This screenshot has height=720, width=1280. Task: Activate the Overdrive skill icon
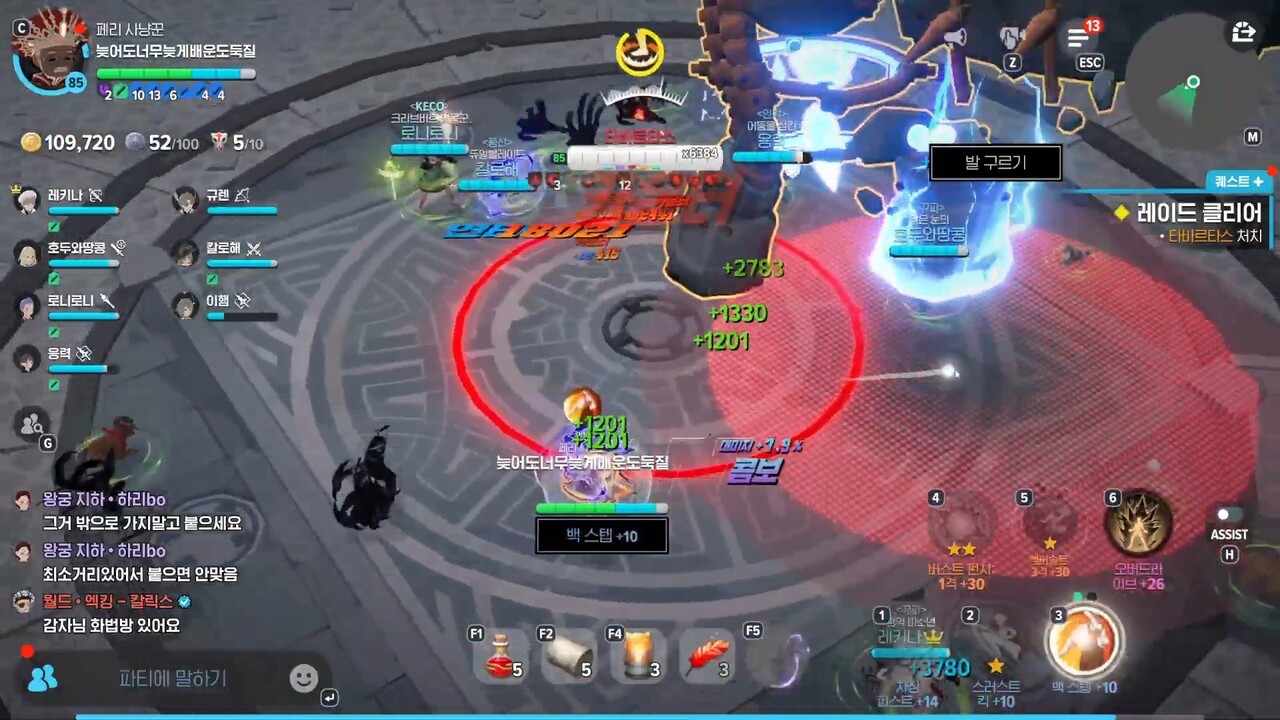1138,525
